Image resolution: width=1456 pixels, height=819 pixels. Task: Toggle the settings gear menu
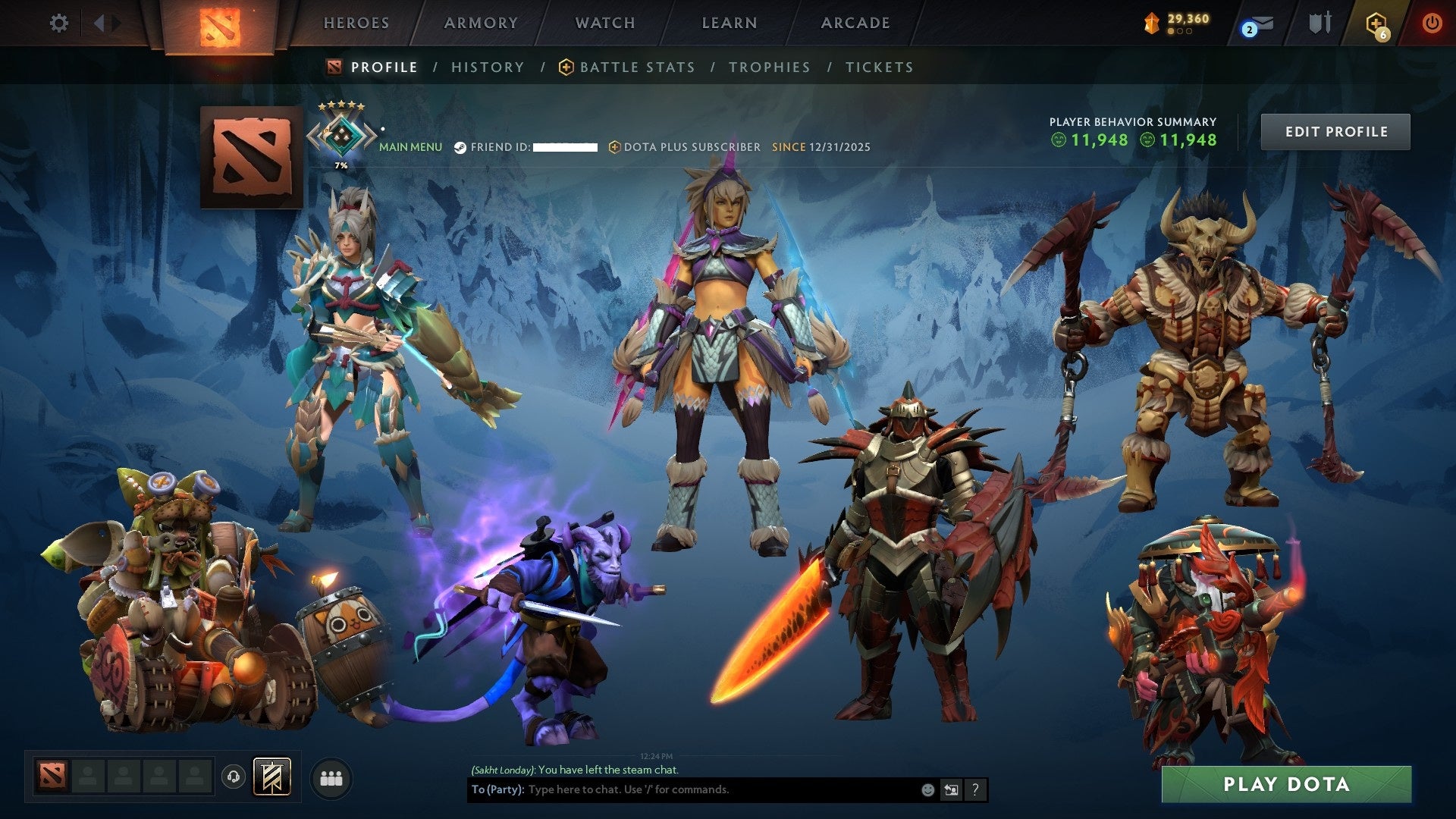pyautogui.click(x=58, y=23)
